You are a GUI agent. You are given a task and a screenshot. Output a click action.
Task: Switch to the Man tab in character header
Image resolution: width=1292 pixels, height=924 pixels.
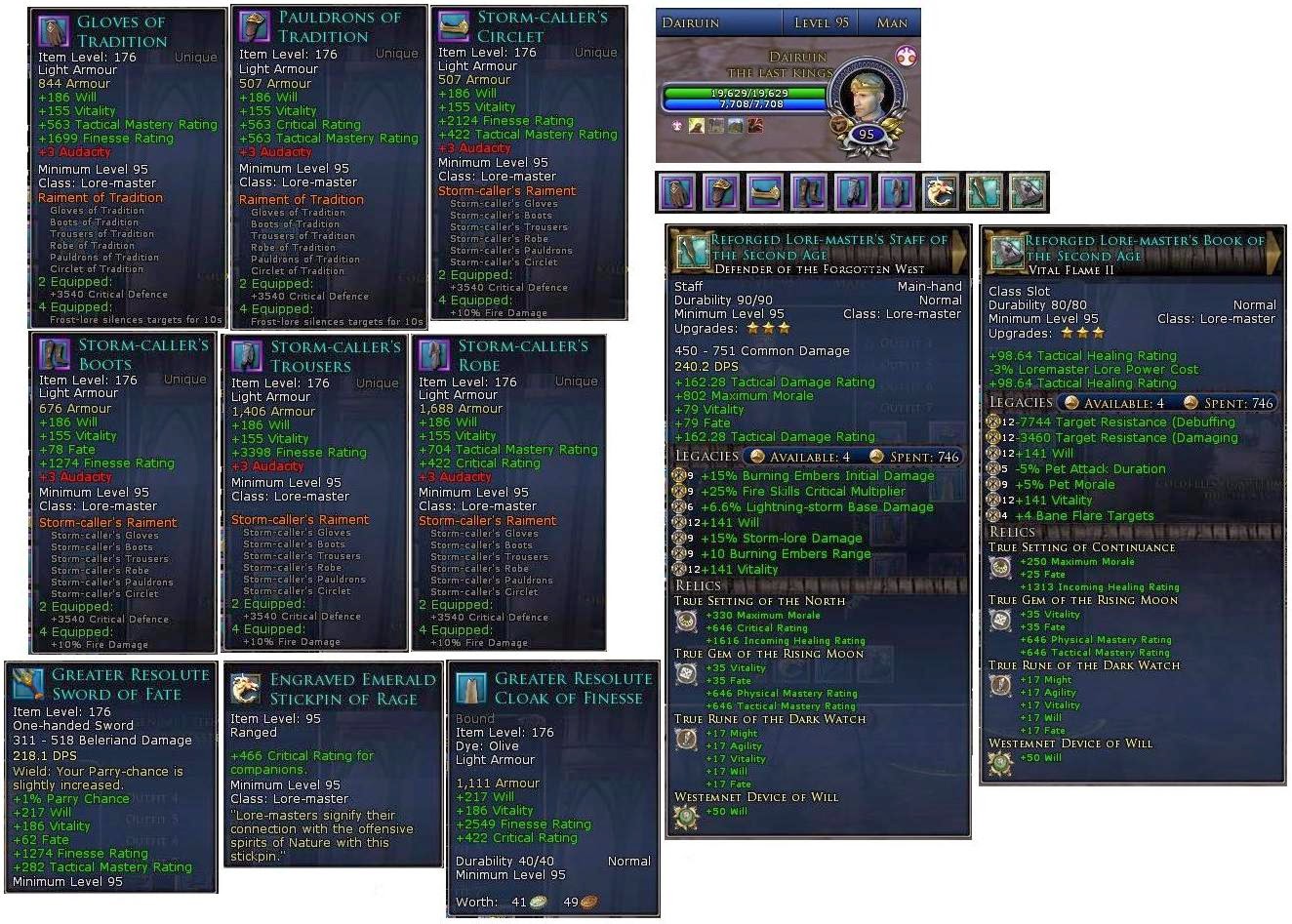890,21
